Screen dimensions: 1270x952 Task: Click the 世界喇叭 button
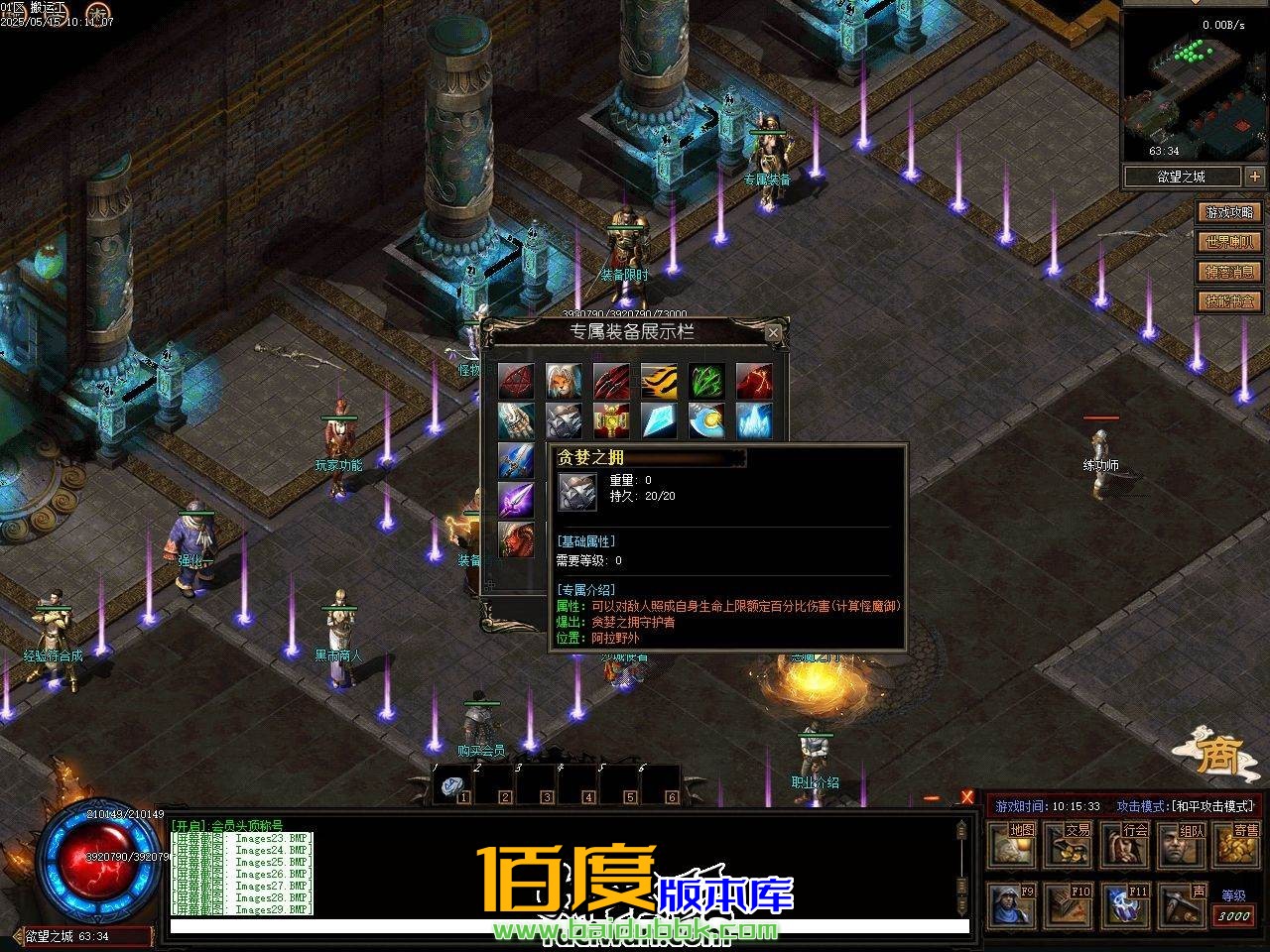pos(1227,241)
